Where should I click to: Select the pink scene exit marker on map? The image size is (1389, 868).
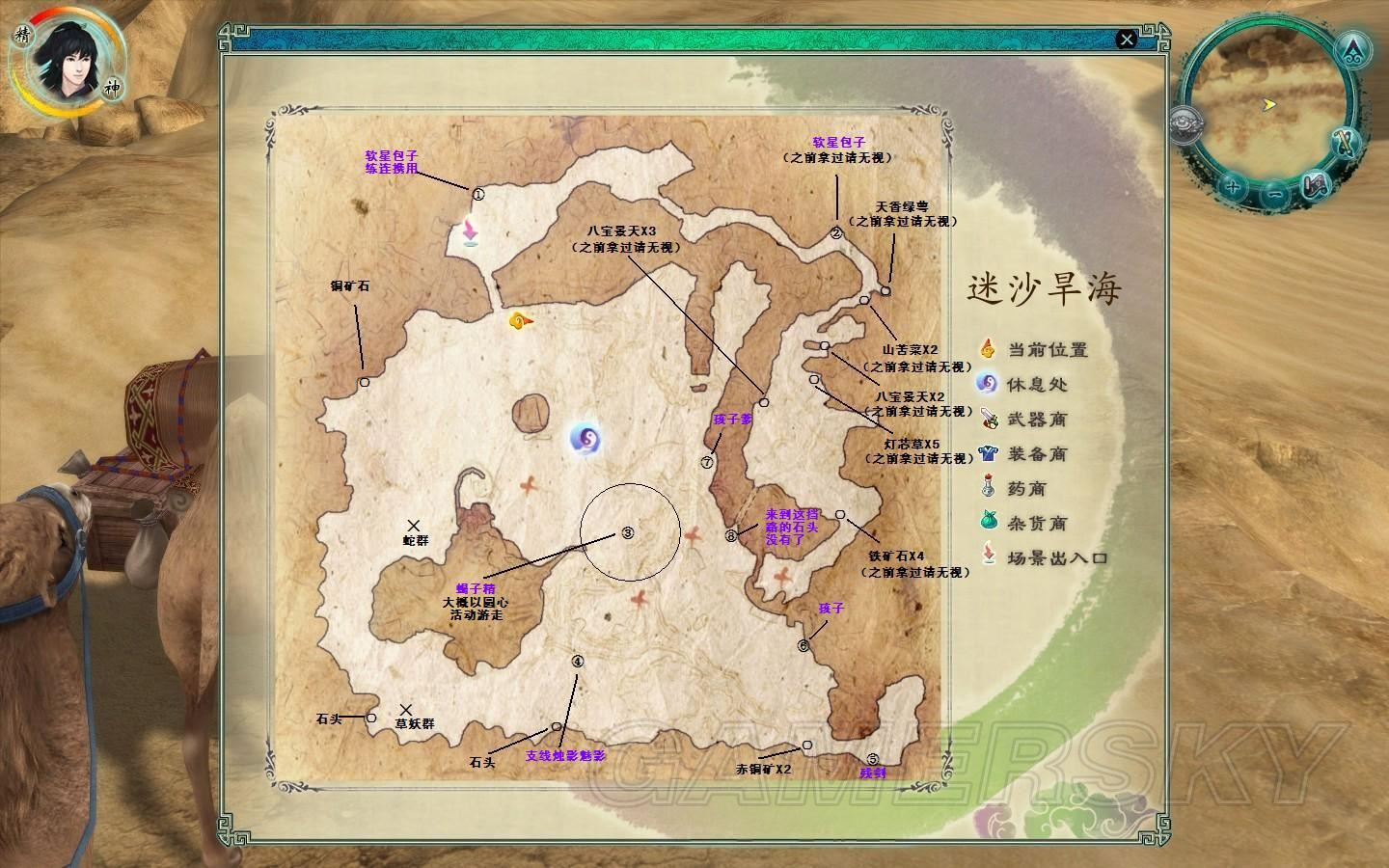click(x=470, y=234)
